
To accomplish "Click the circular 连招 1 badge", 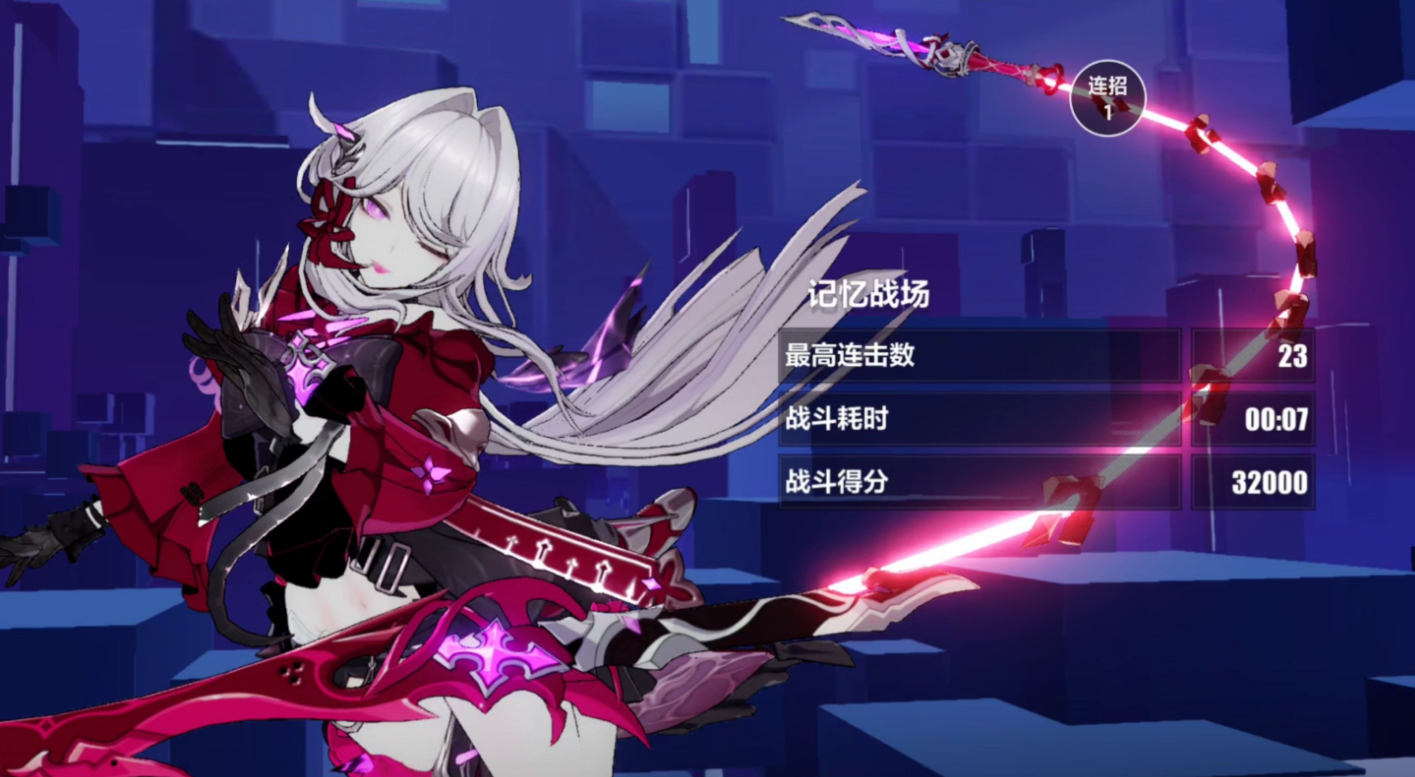I will 1107,98.
